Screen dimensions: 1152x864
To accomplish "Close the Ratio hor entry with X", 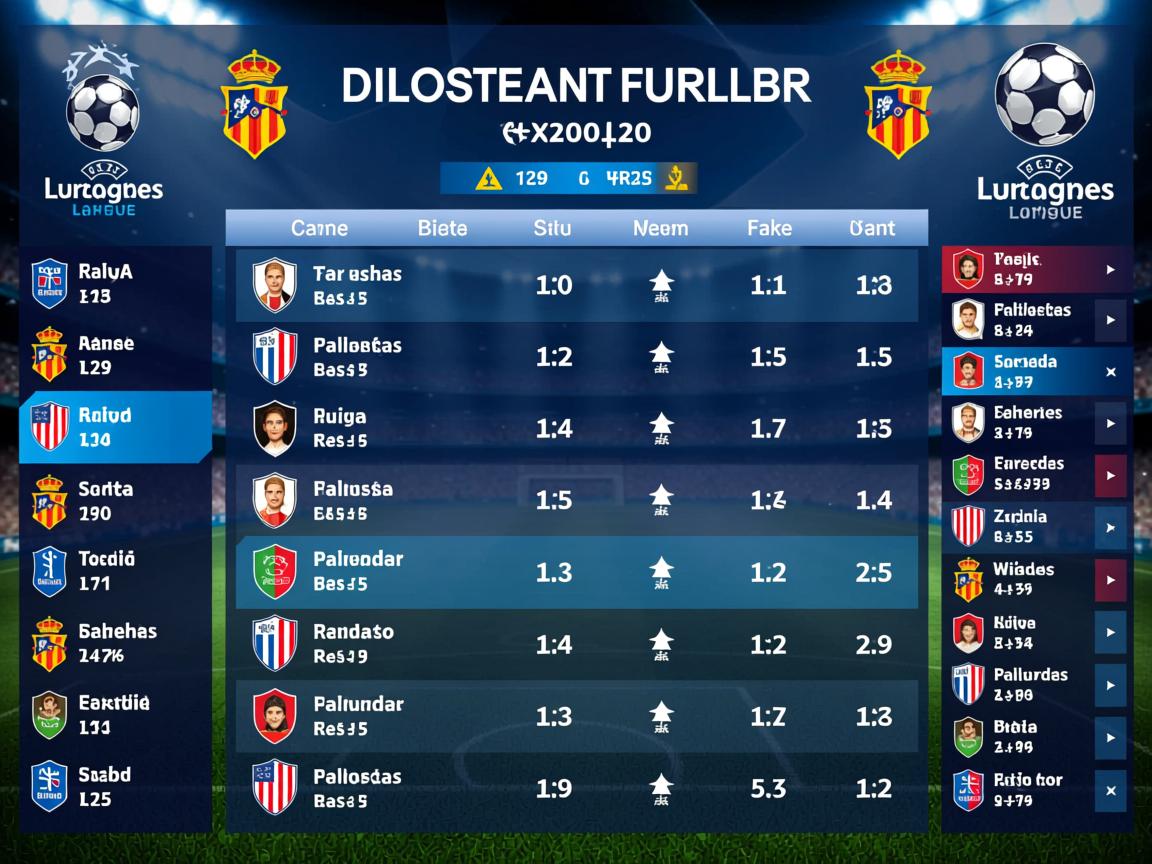I will coord(1110,790).
